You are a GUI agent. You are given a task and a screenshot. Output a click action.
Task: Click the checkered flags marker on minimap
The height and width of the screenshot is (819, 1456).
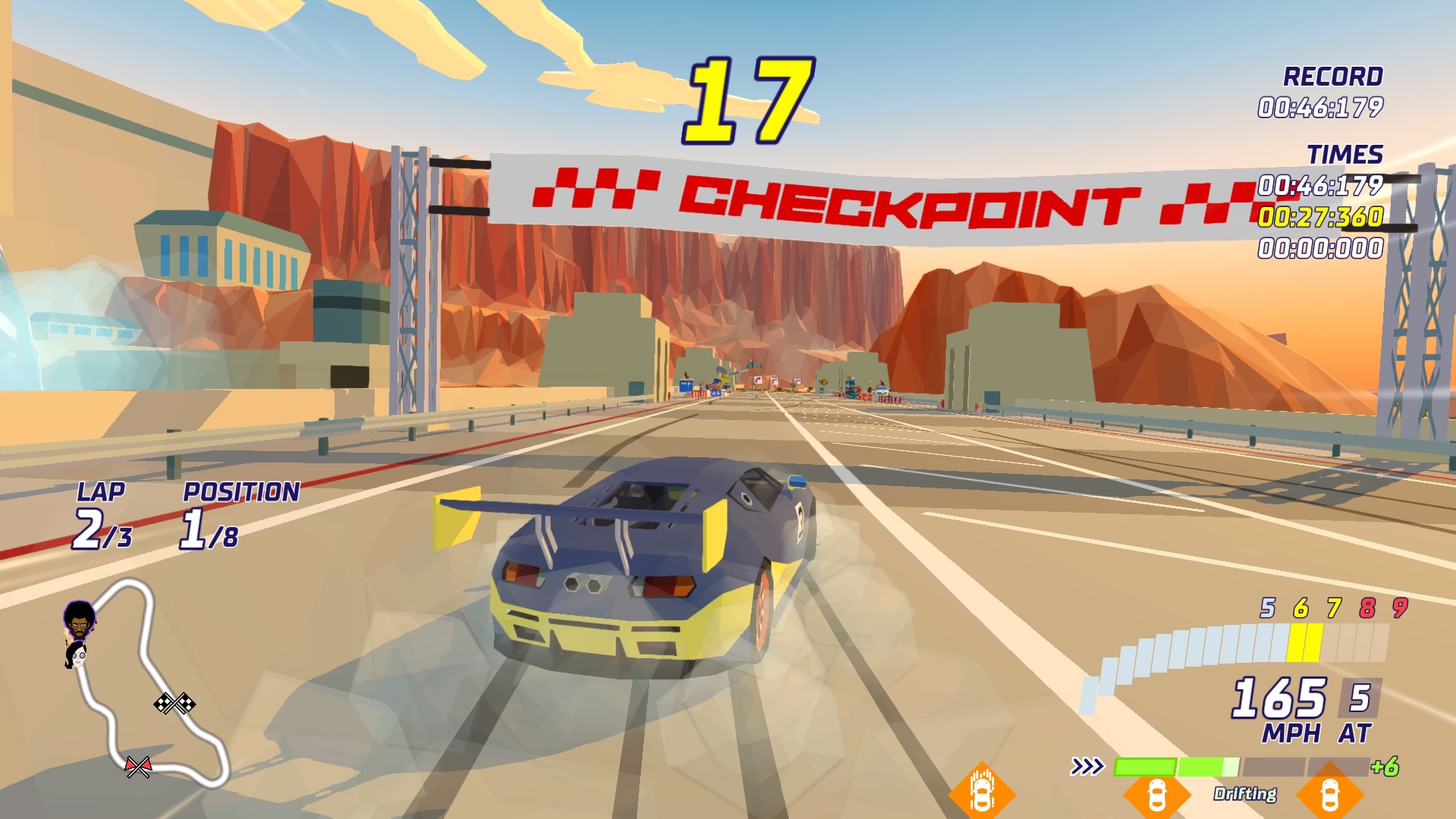pyautogui.click(x=174, y=704)
